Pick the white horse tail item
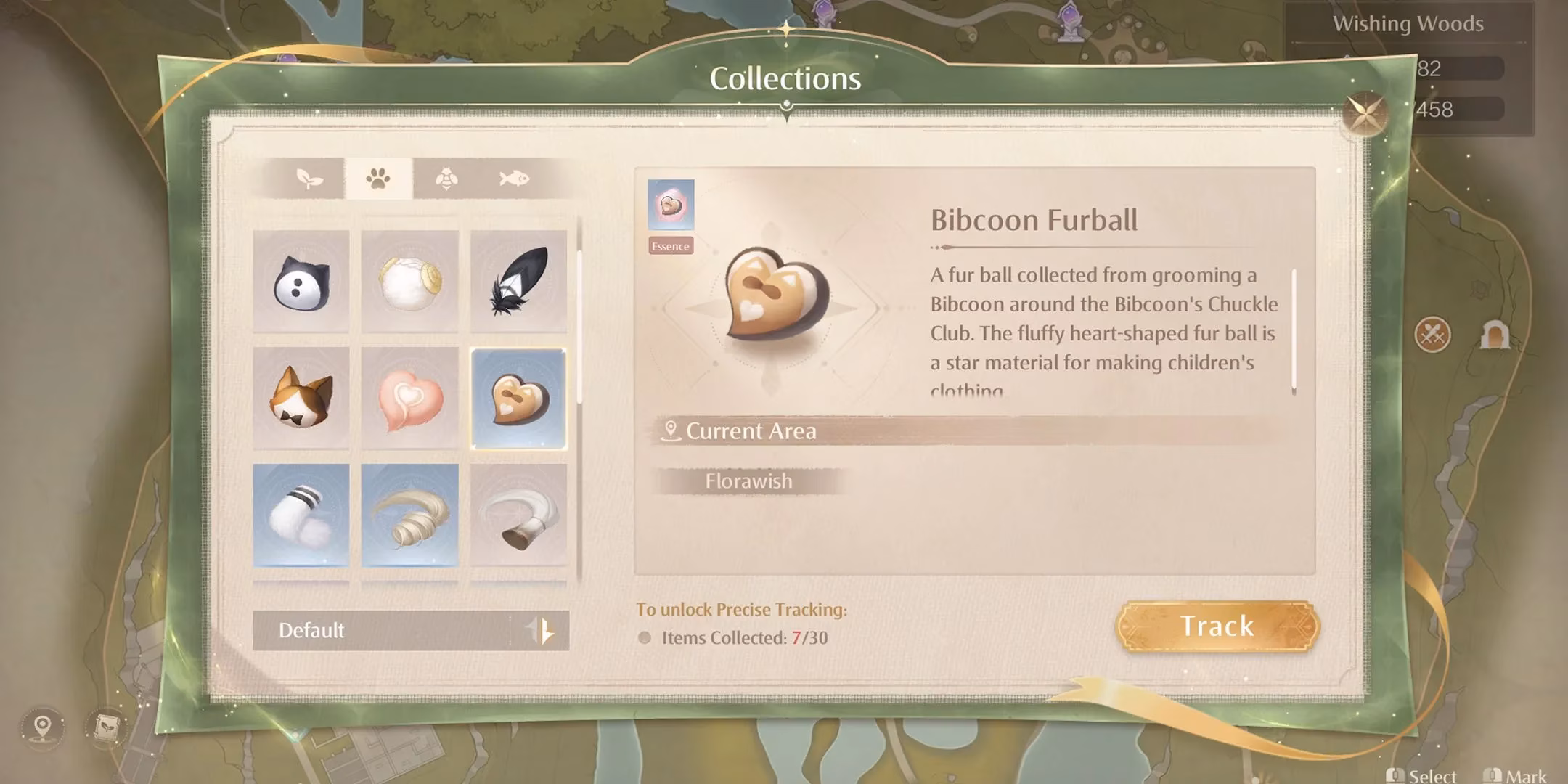Image resolution: width=1568 pixels, height=784 pixels. pyautogui.click(x=518, y=515)
